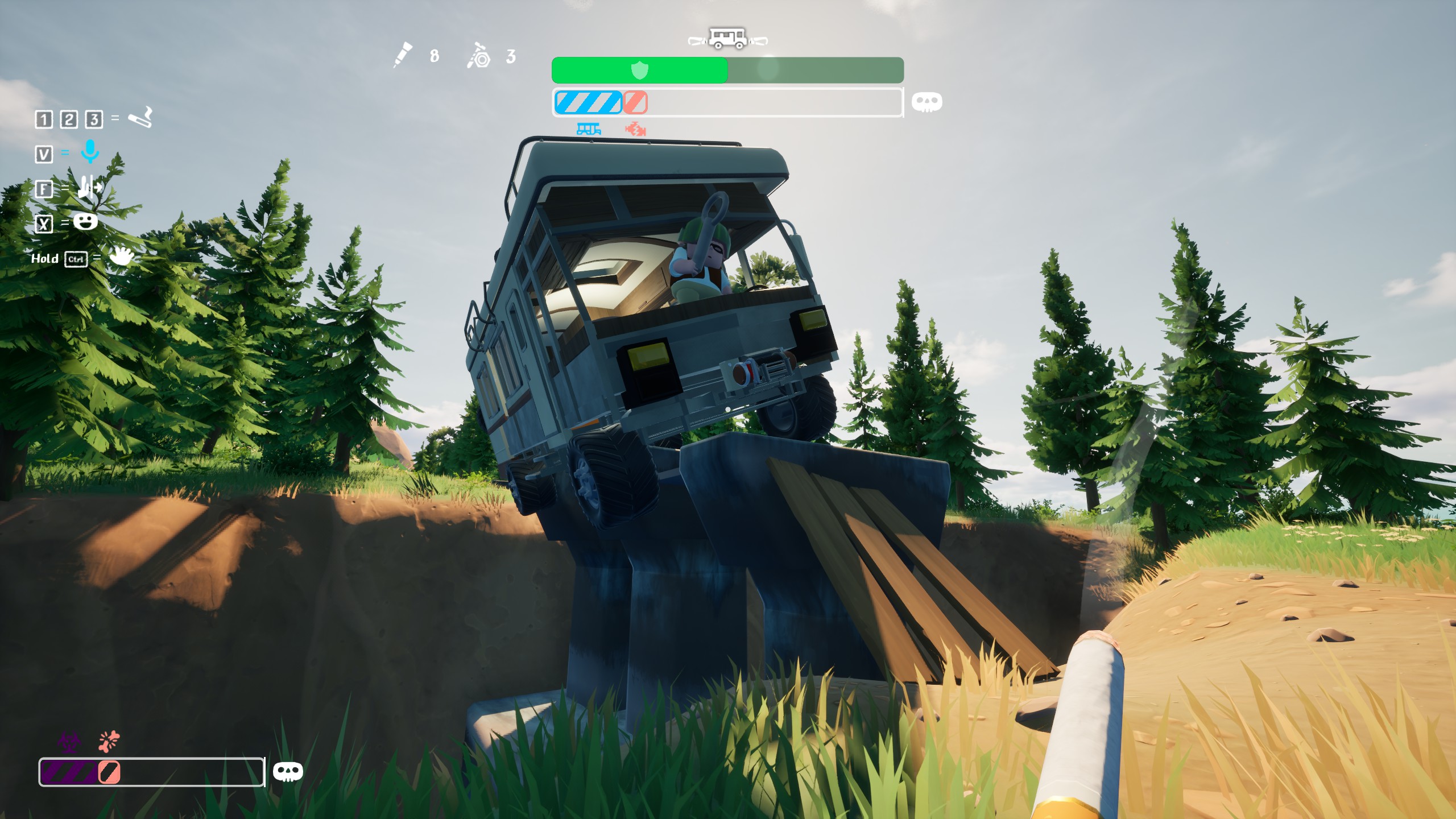Select the smiley face emote icon
The width and height of the screenshot is (1456, 819).
tap(85, 221)
